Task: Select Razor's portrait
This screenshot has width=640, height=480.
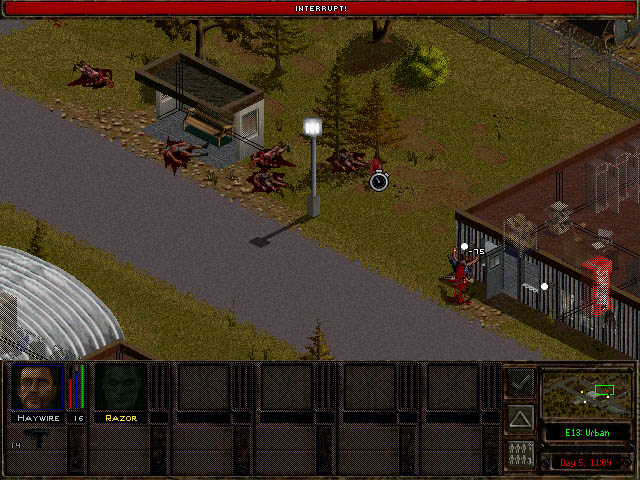Action: point(120,386)
